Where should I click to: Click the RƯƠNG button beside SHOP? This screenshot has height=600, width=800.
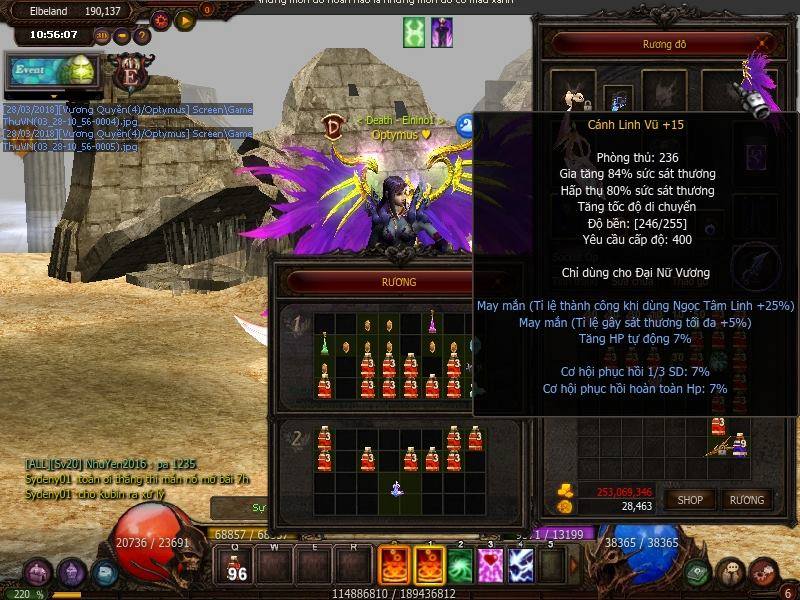(x=746, y=499)
